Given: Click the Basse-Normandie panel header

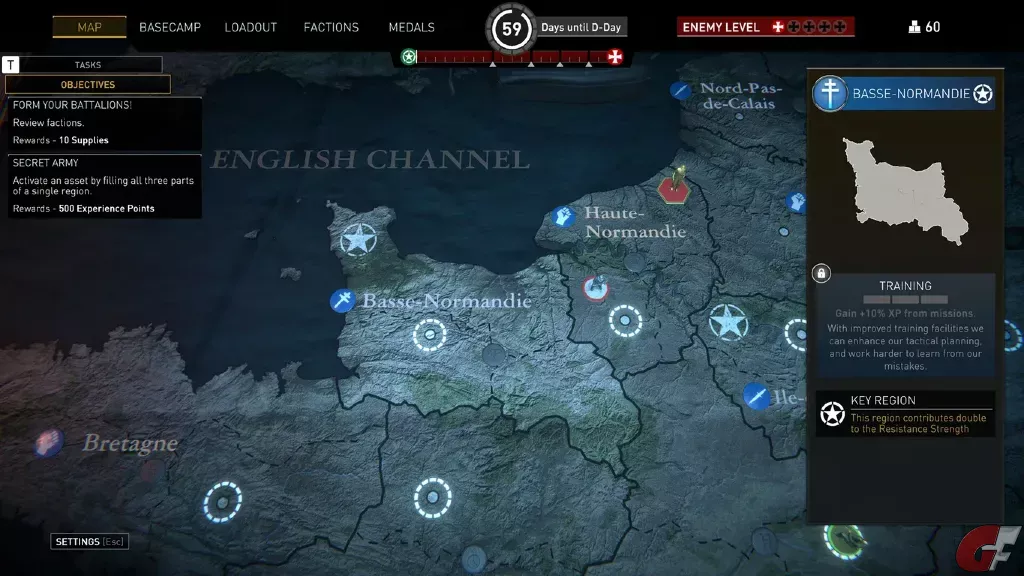Looking at the screenshot, I should (904, 94).
